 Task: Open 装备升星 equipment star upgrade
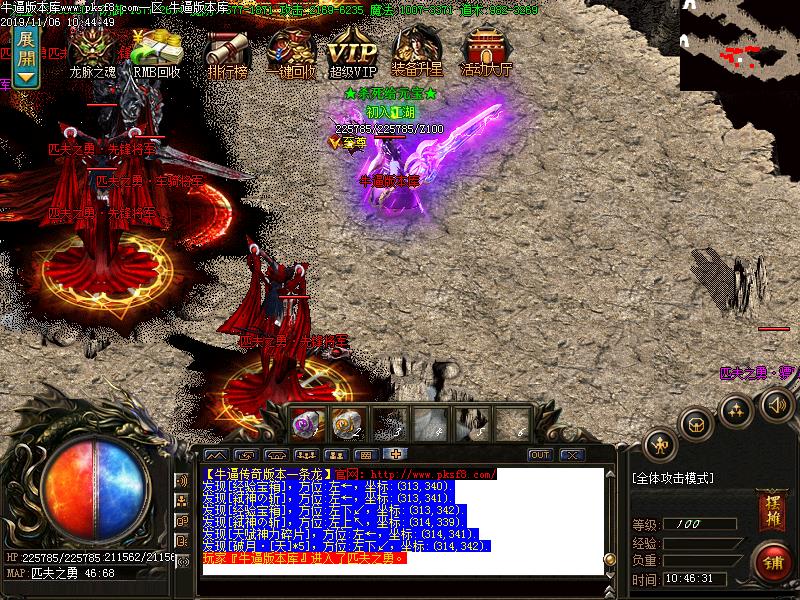click(x=419, y=50)
